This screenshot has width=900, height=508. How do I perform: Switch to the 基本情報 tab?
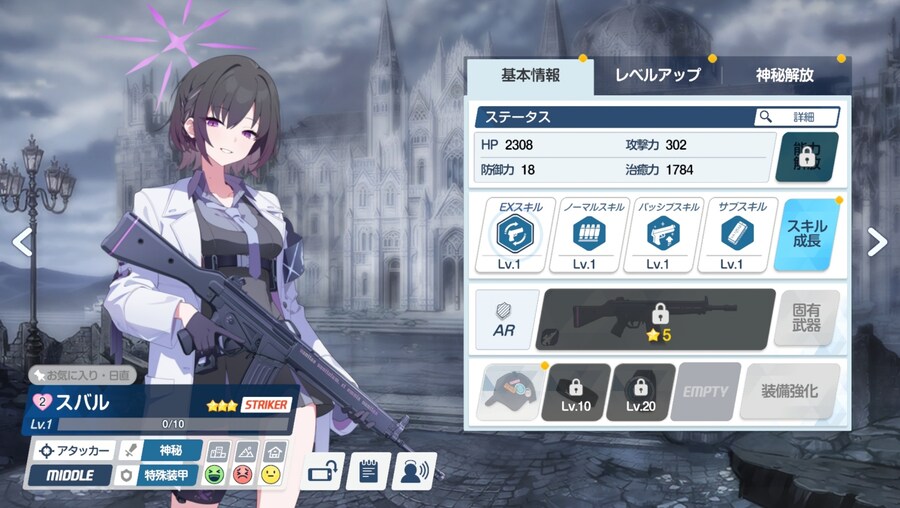(530, 75)
